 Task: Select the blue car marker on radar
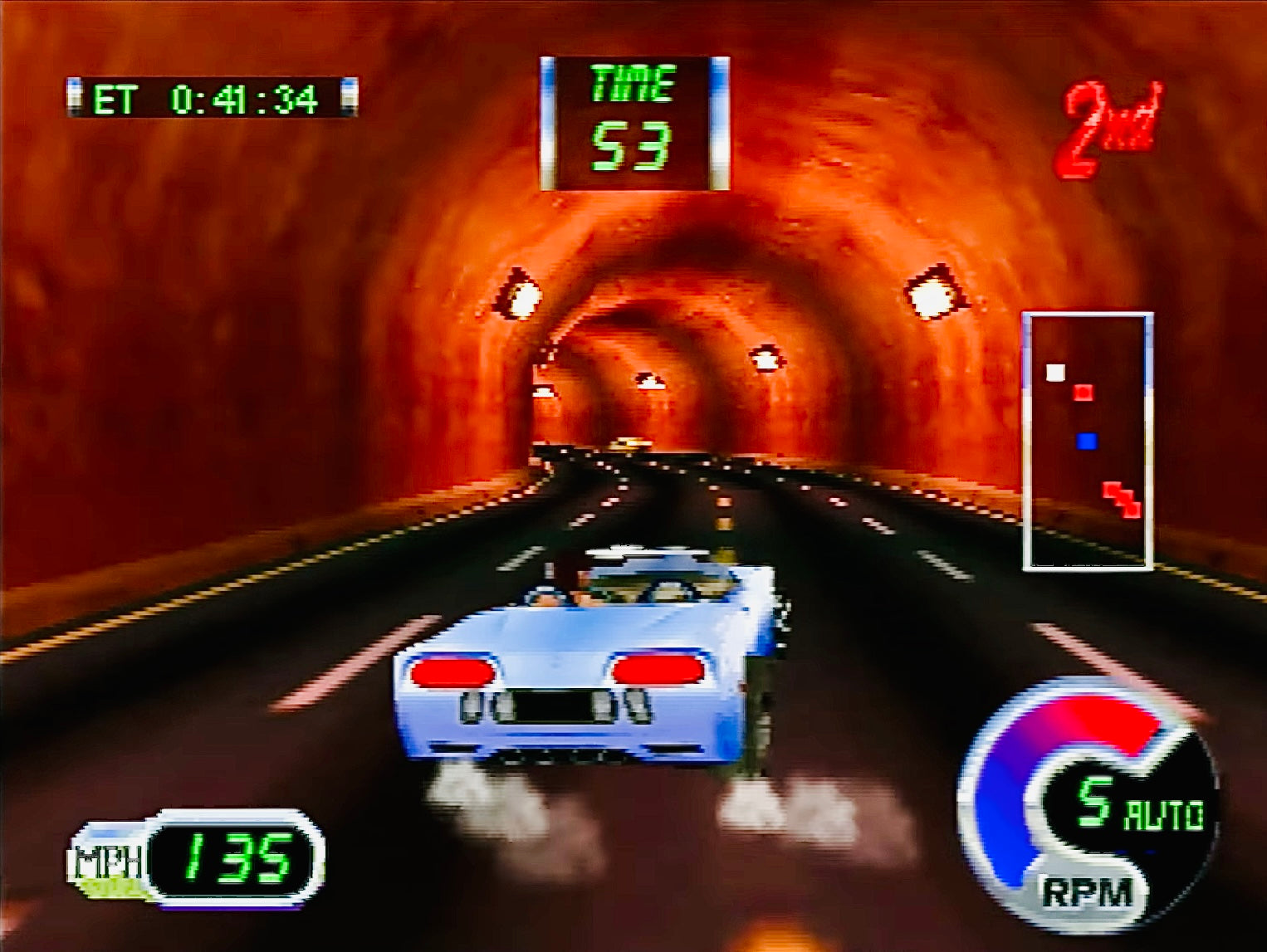(x=1086, y=441)
